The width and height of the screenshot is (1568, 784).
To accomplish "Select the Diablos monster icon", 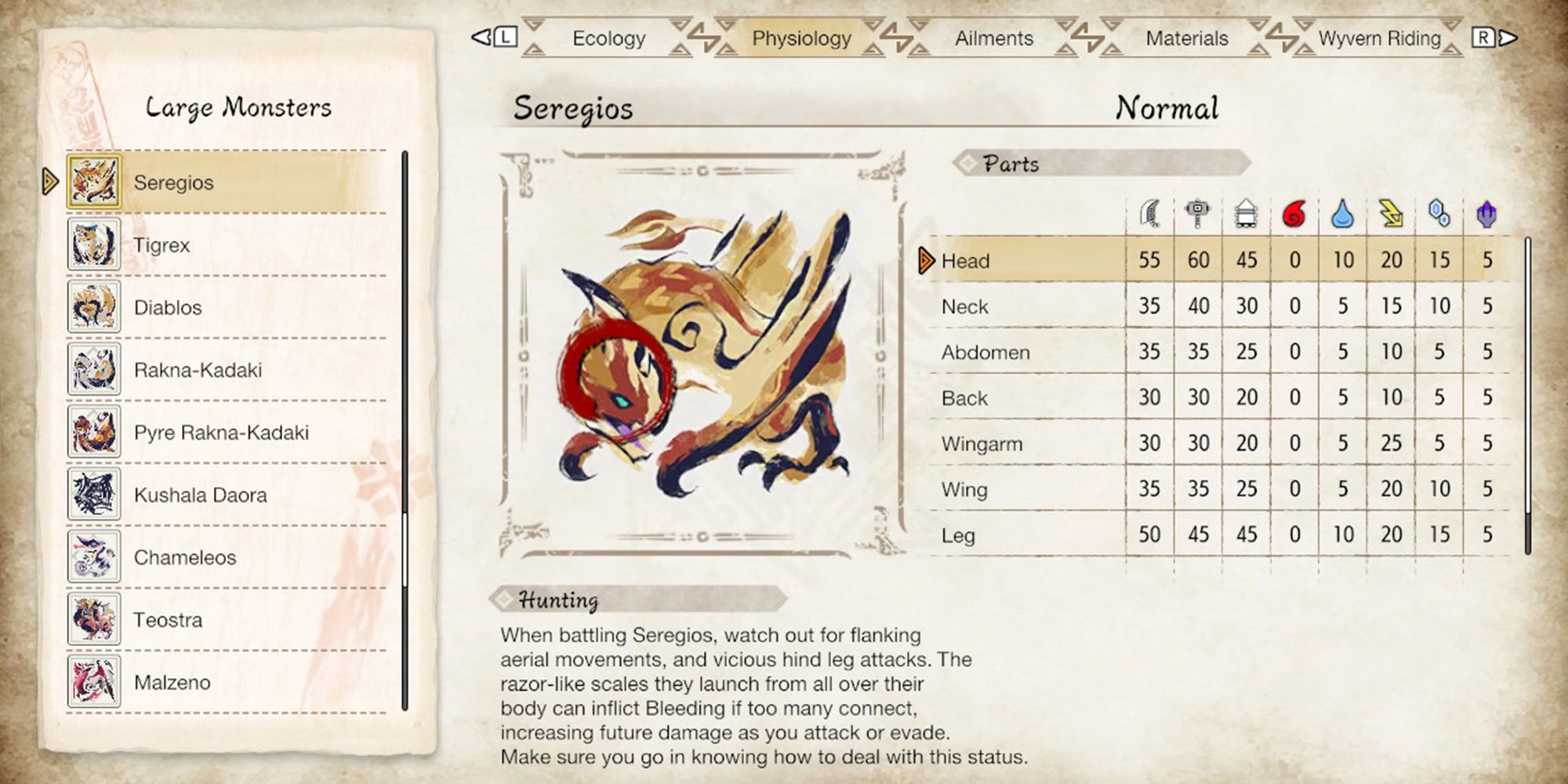I will pyautogui.click(x=94, y=307).
